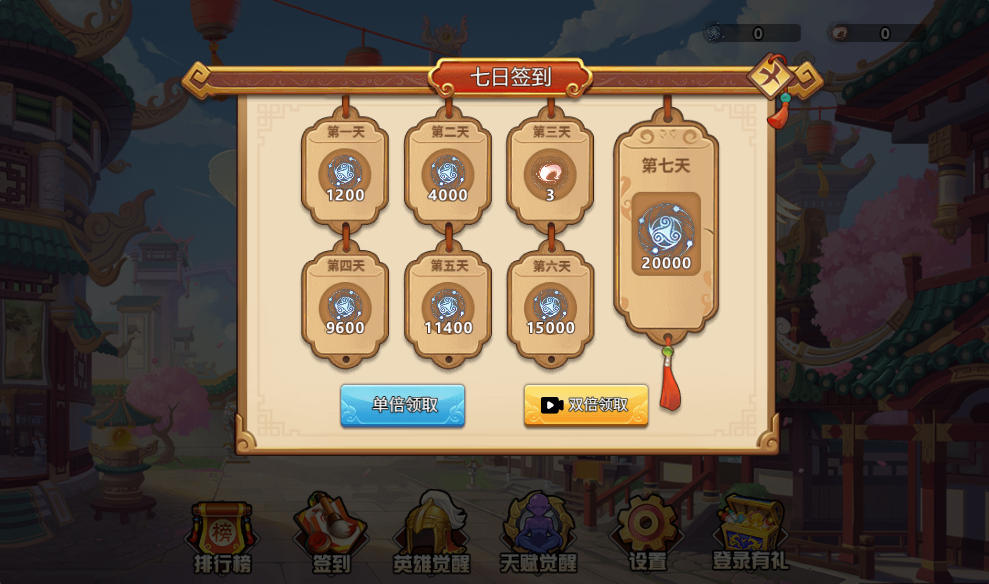Open the 签到 sign-in menu icon
This screenshot has height=584, width=989.
click(x=331, y=535)
